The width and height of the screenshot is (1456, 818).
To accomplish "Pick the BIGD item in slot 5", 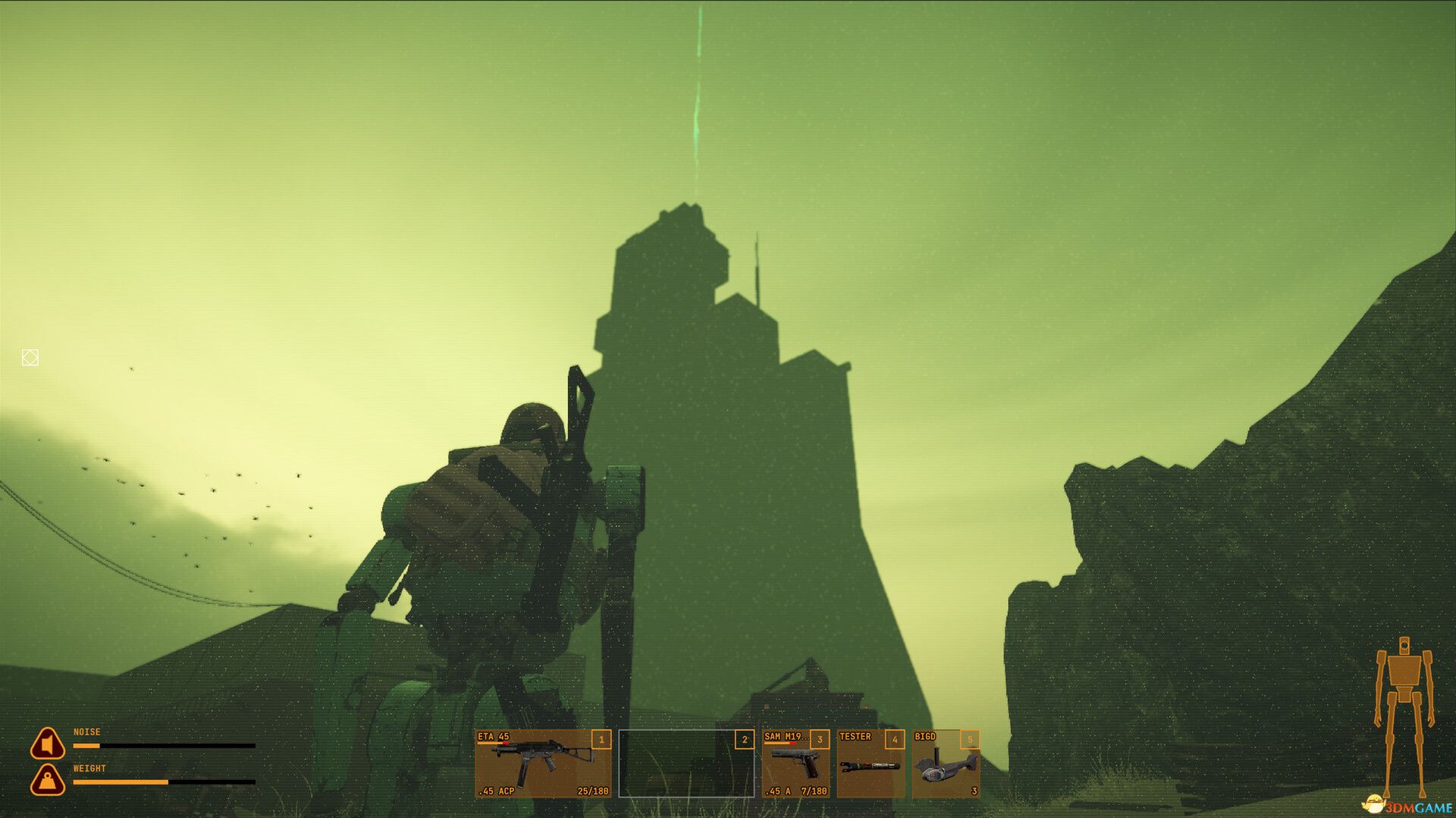I will pyautogui.click(x=946, y=763).
